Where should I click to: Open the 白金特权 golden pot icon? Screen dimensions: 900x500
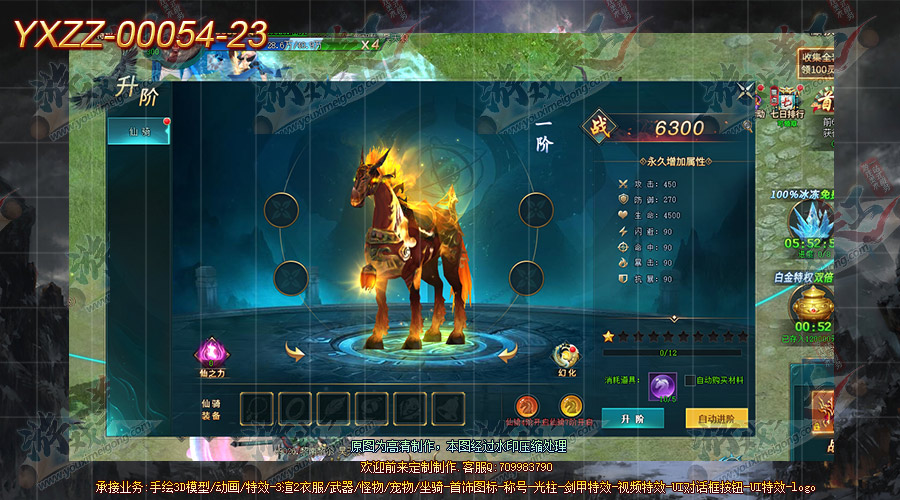pyautogui.click(x=810, y=303)
